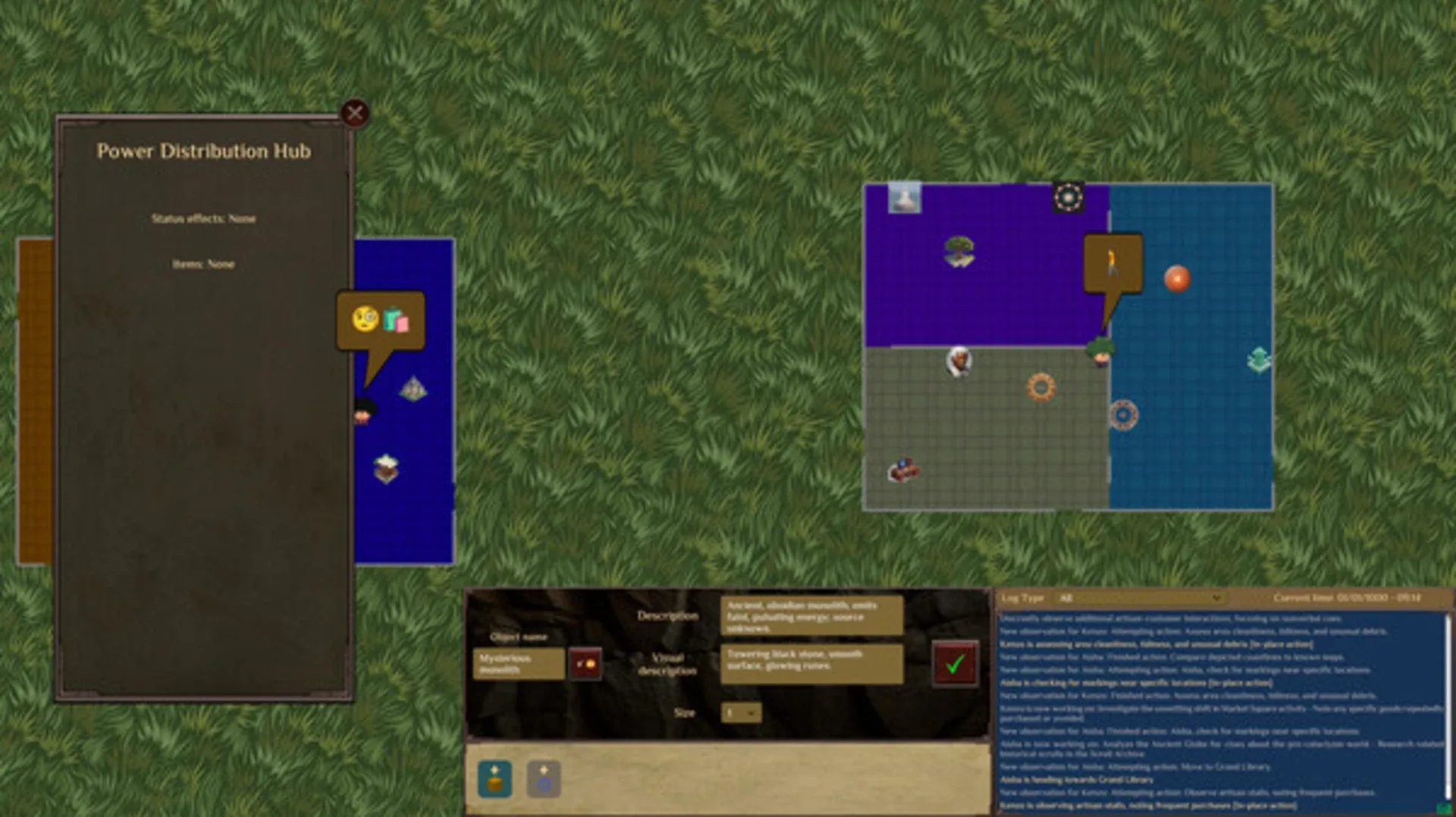
Task: Open the Size dropdown
Action: (x=740, y=712)
